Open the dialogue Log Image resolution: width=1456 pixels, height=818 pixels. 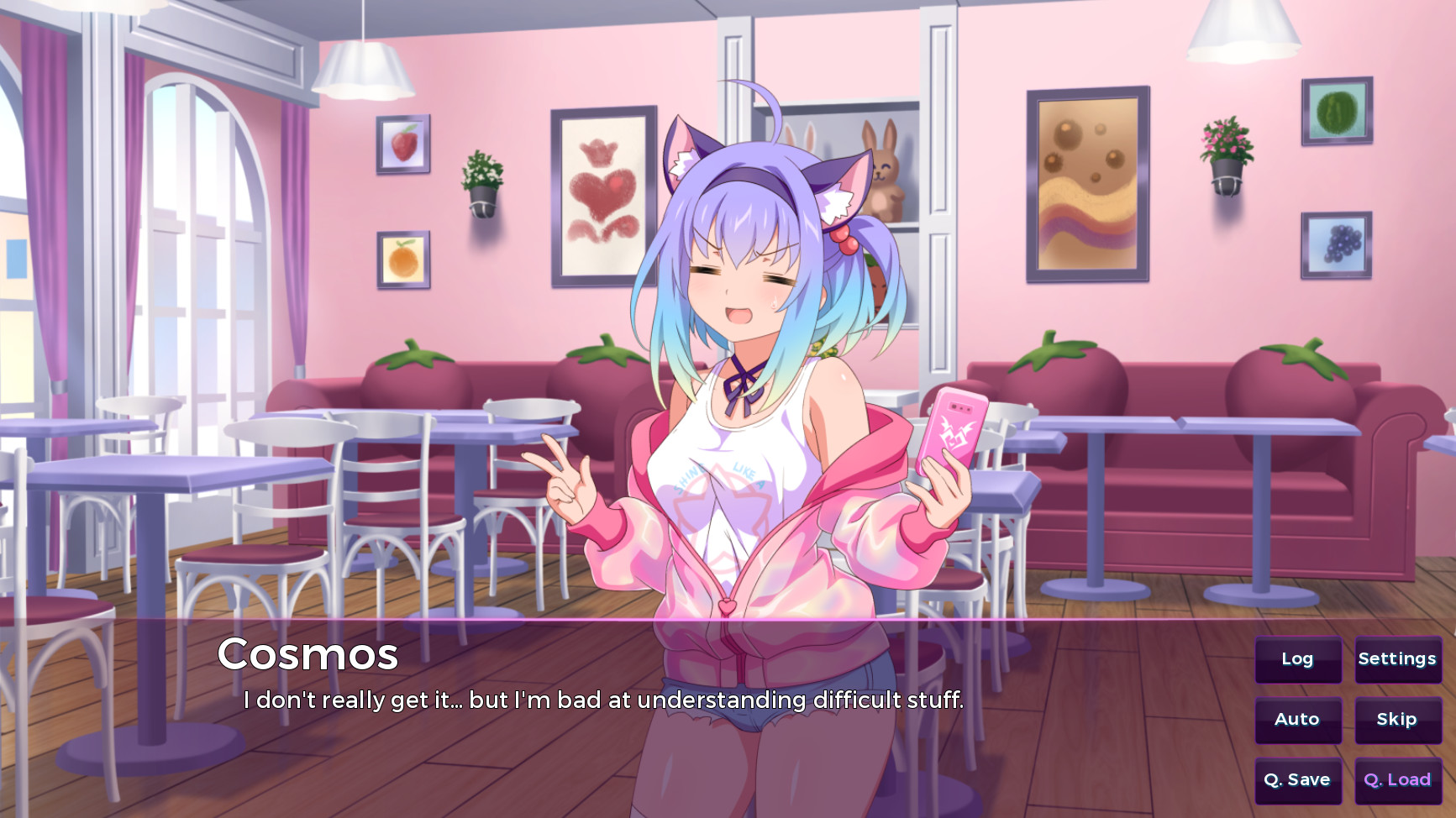(x=1297, y=660)
